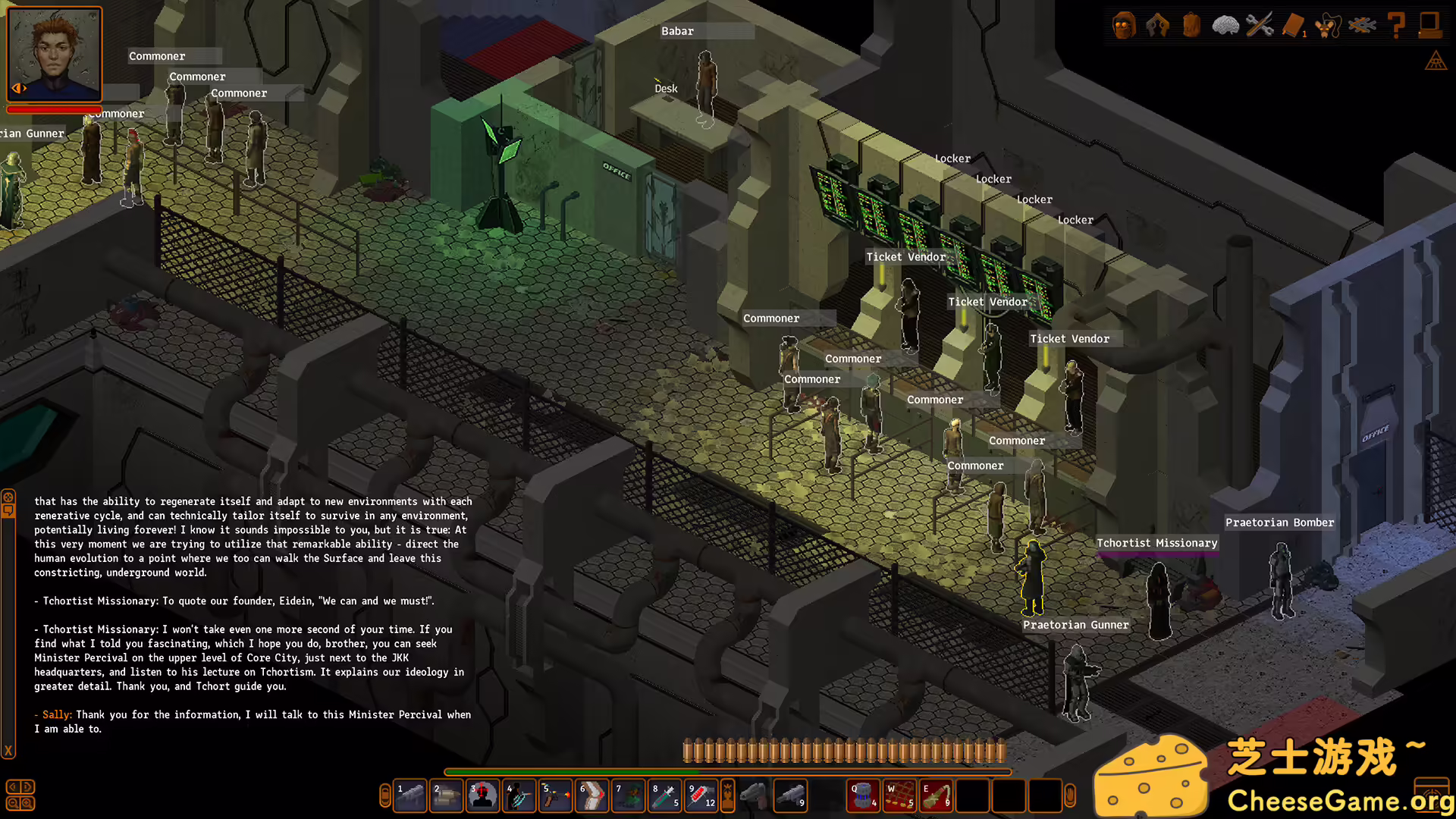Image resolution: width=1456 pixels, height=819 pixels.
Task: Open the hooded character sheet icon
Action: (1124, 25)
